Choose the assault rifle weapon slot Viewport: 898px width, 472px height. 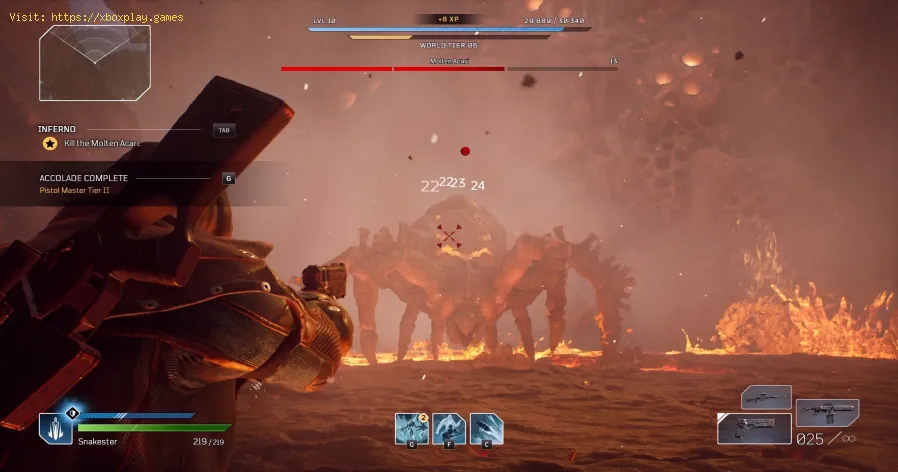point(827,411)
